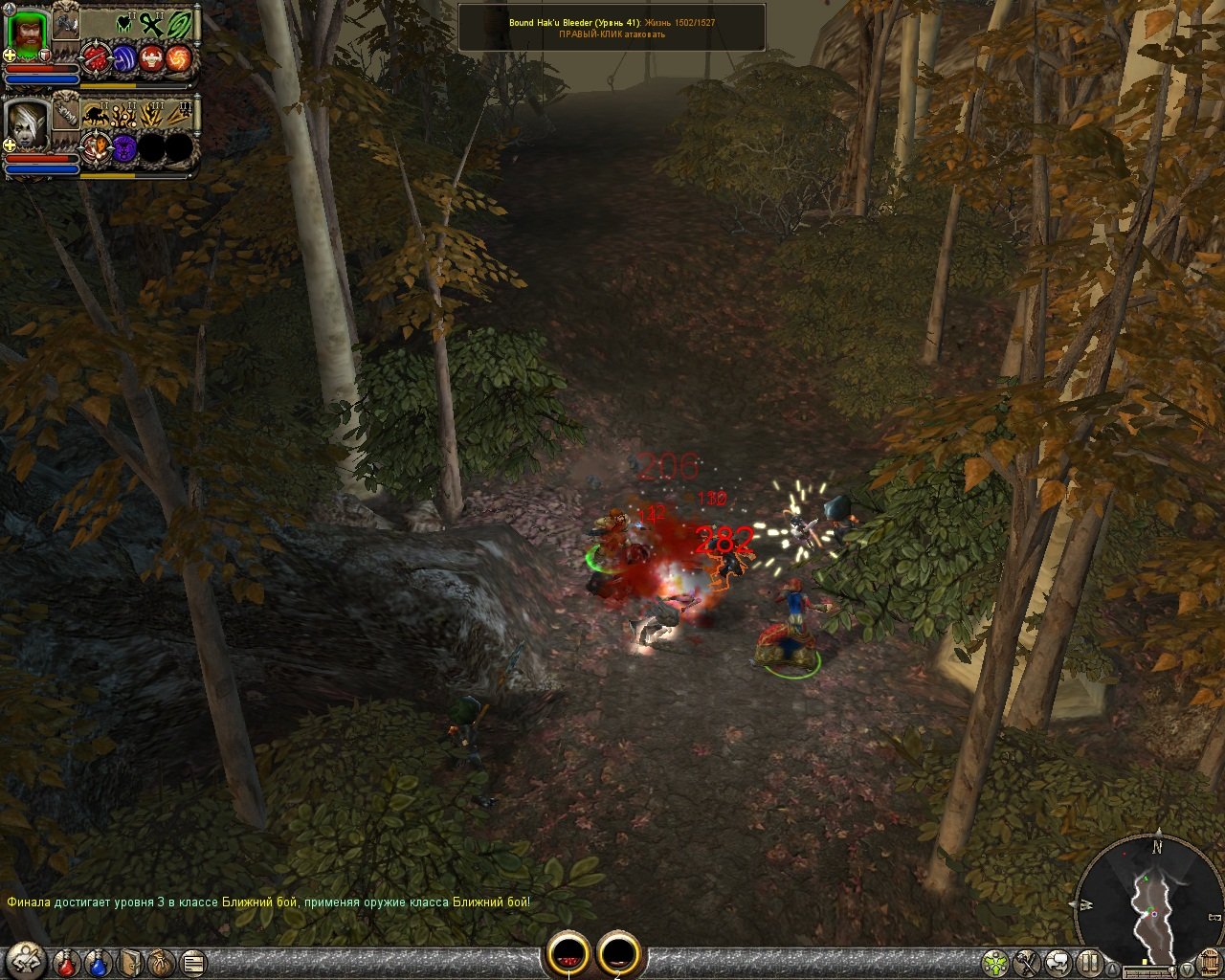
Task: Open the journal book
Action: 131,961
